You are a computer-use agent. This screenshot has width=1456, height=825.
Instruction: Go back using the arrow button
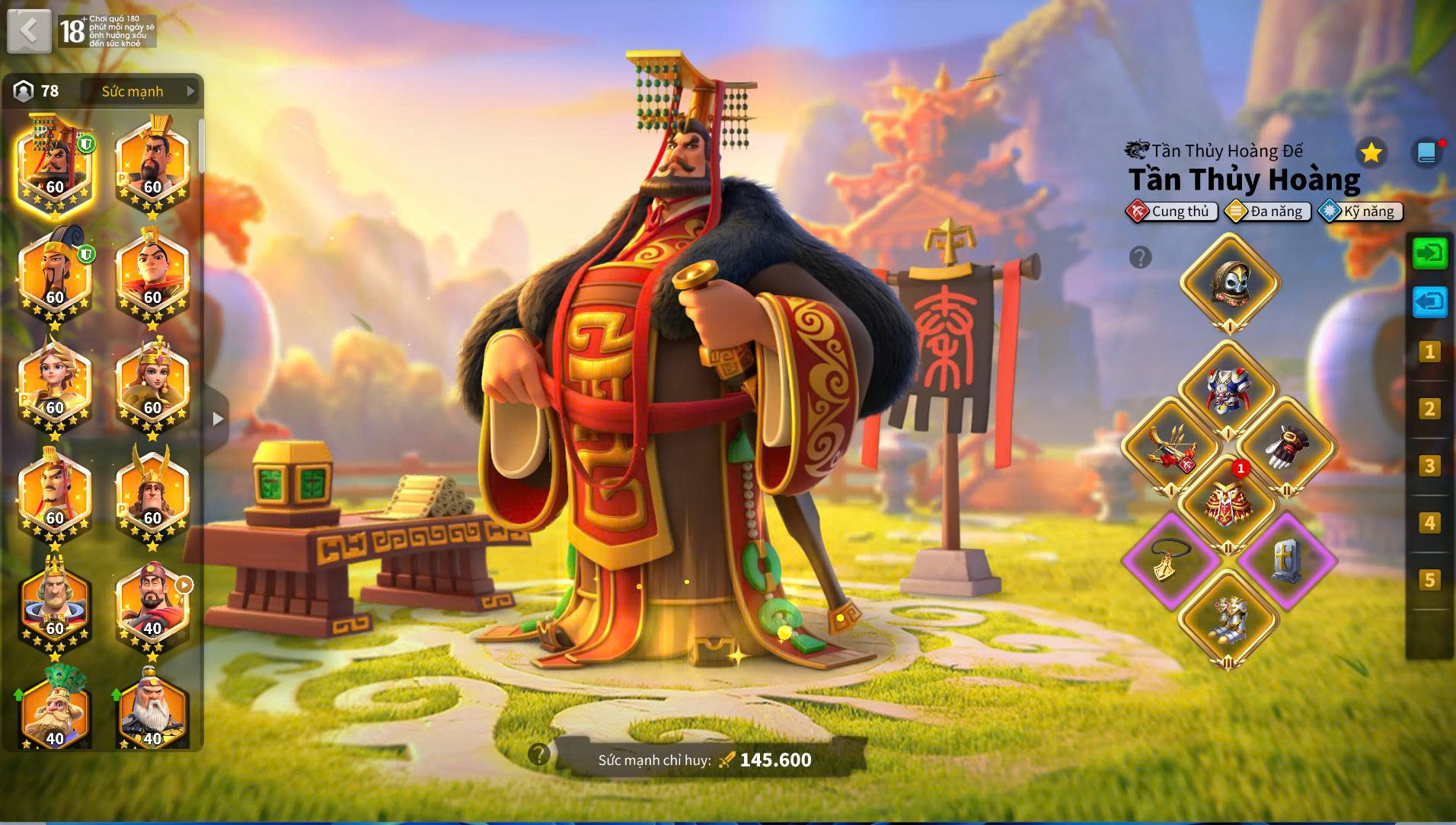coord(29,31)
